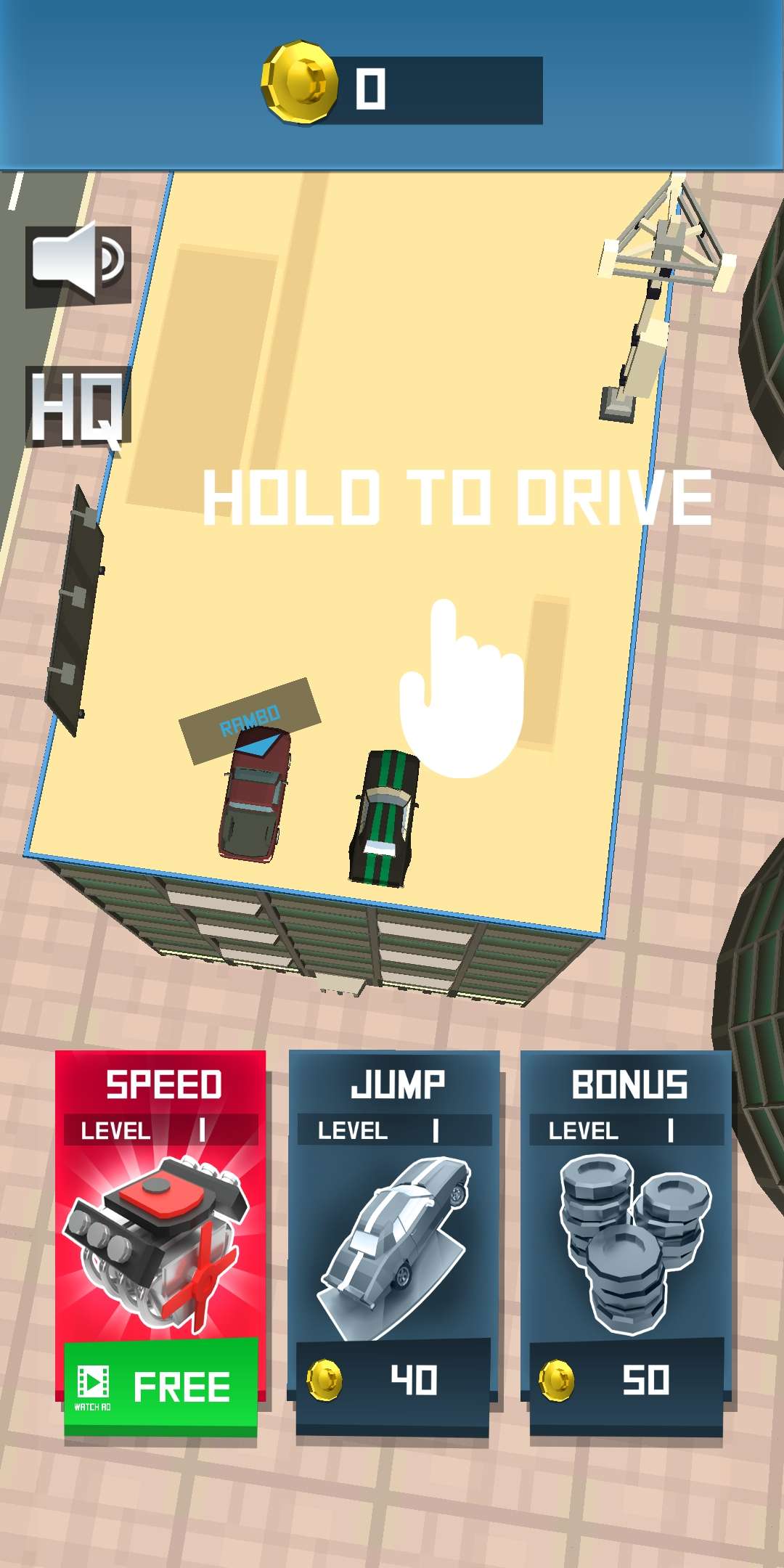Buy the Jump upgrade for 40 coins
The image size is (784, 1568).
coord(393,1380)
